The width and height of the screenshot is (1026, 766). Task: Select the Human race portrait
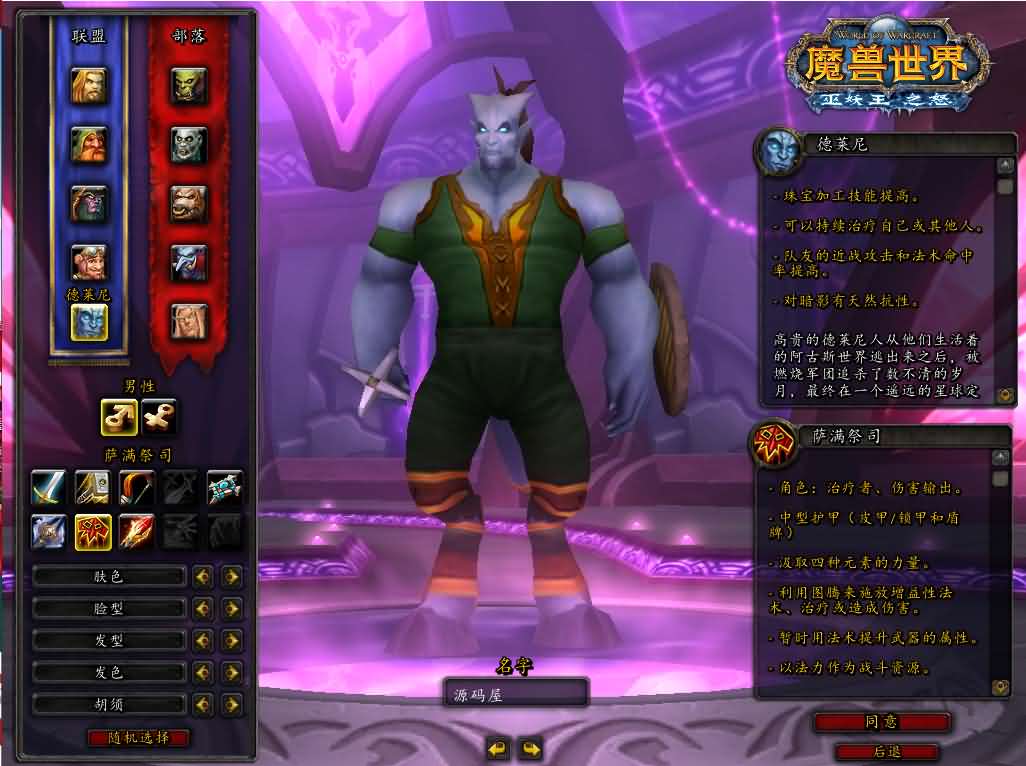point(89,86)
